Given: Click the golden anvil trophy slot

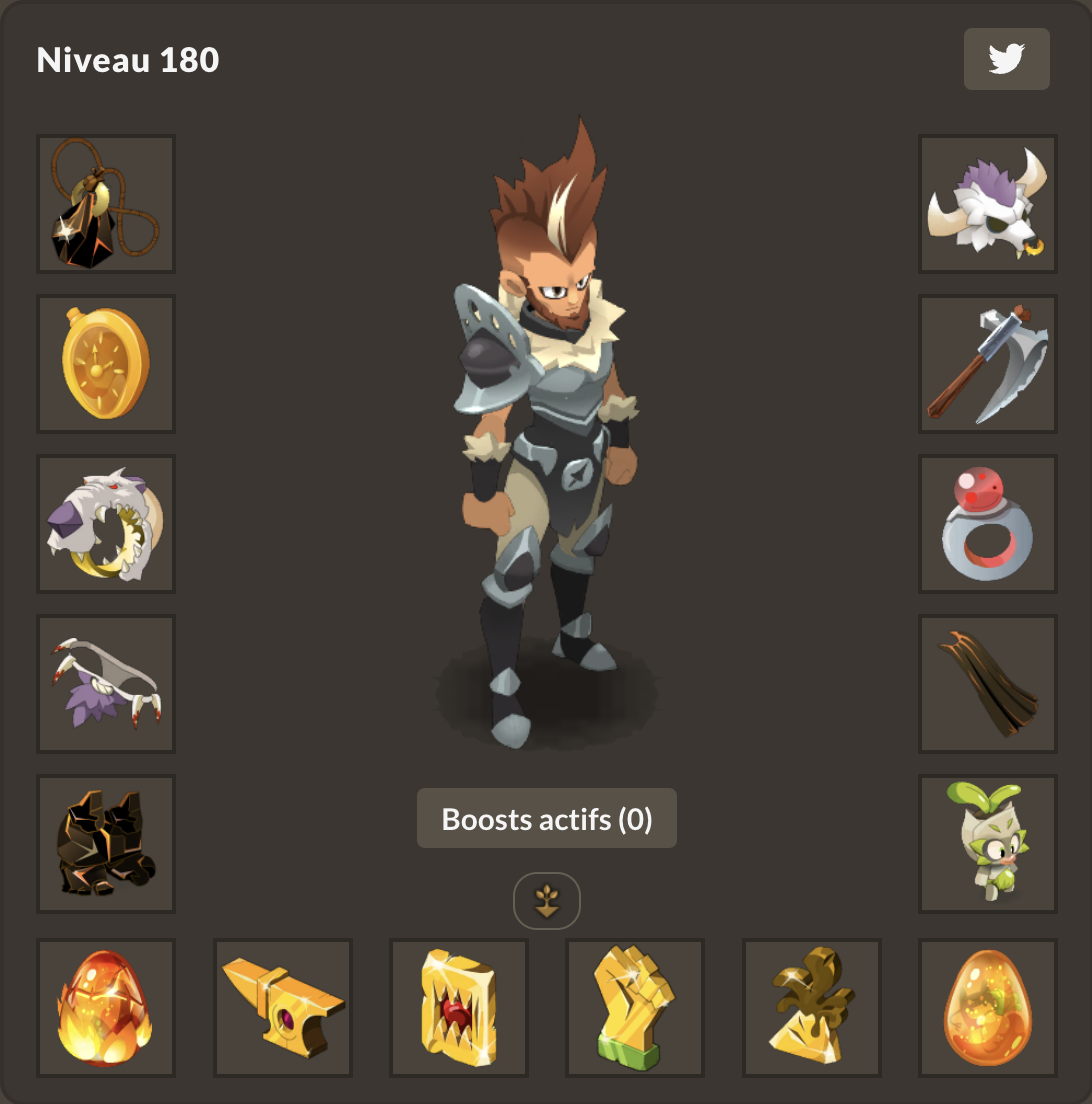Looking at the screenshot, I should 283,1008.
